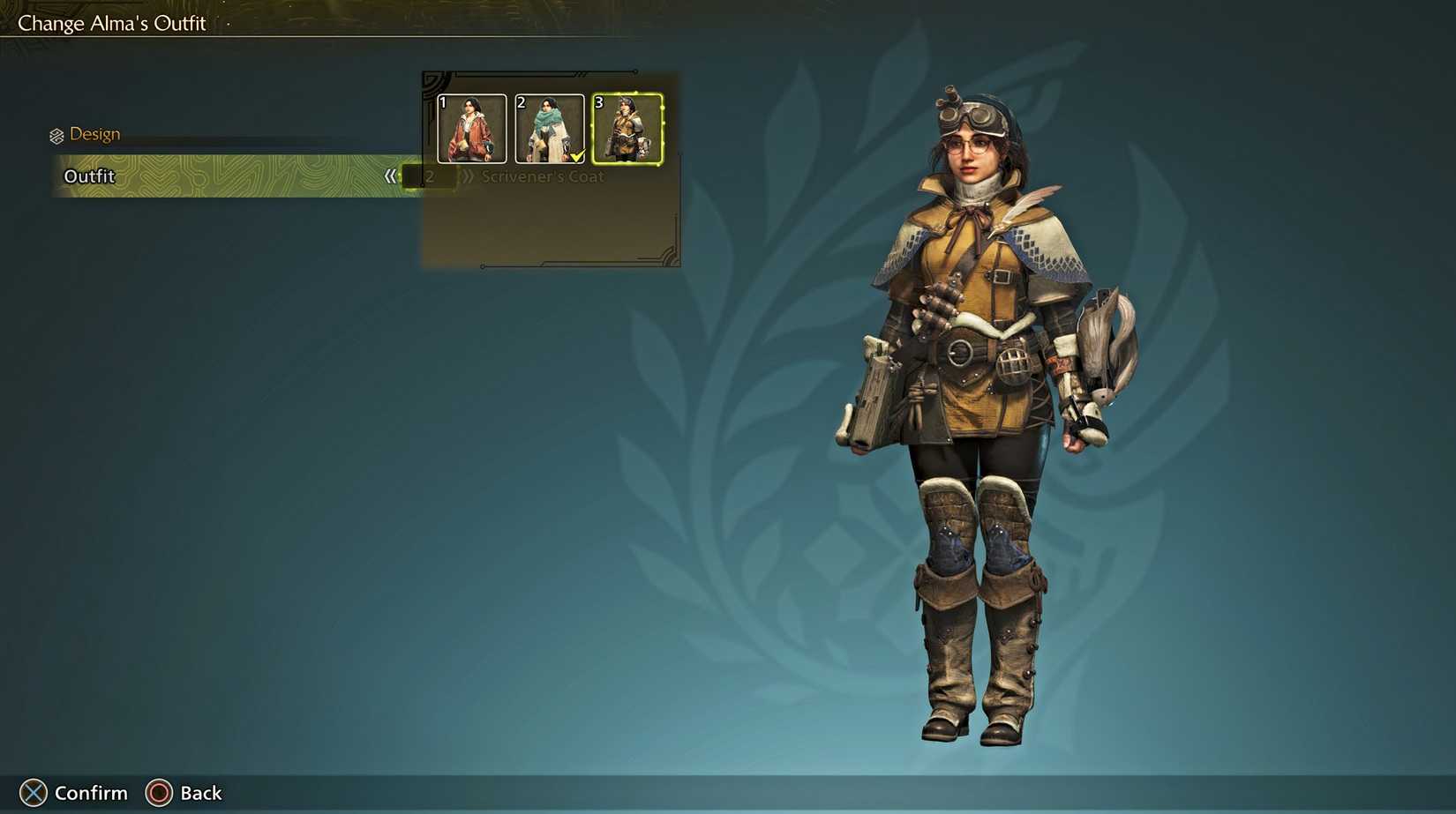
Task: Click the number badge 3 on highlighted thumbnail
Action: click(598, 101)
